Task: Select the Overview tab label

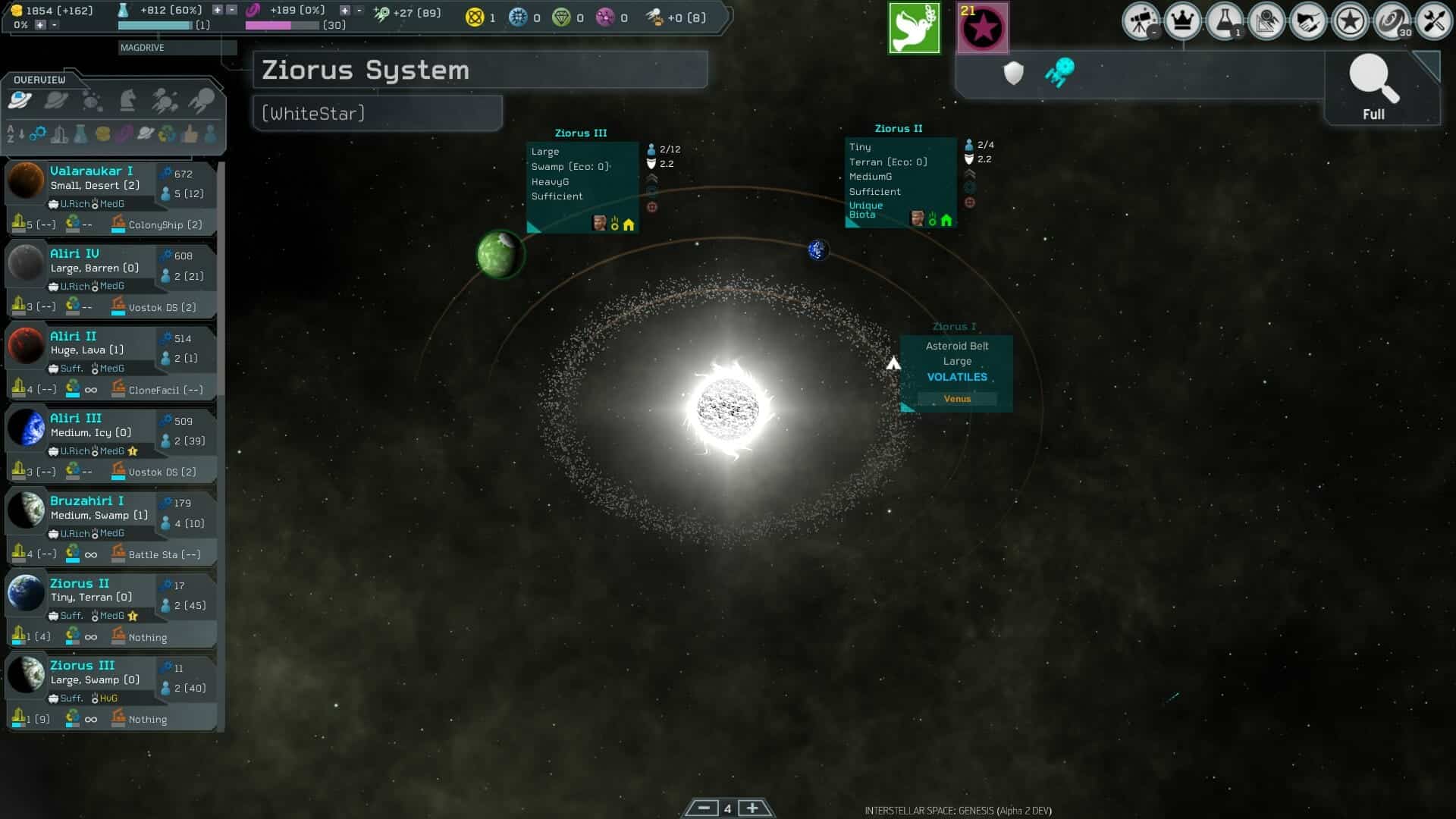Action: pos(39,78)
